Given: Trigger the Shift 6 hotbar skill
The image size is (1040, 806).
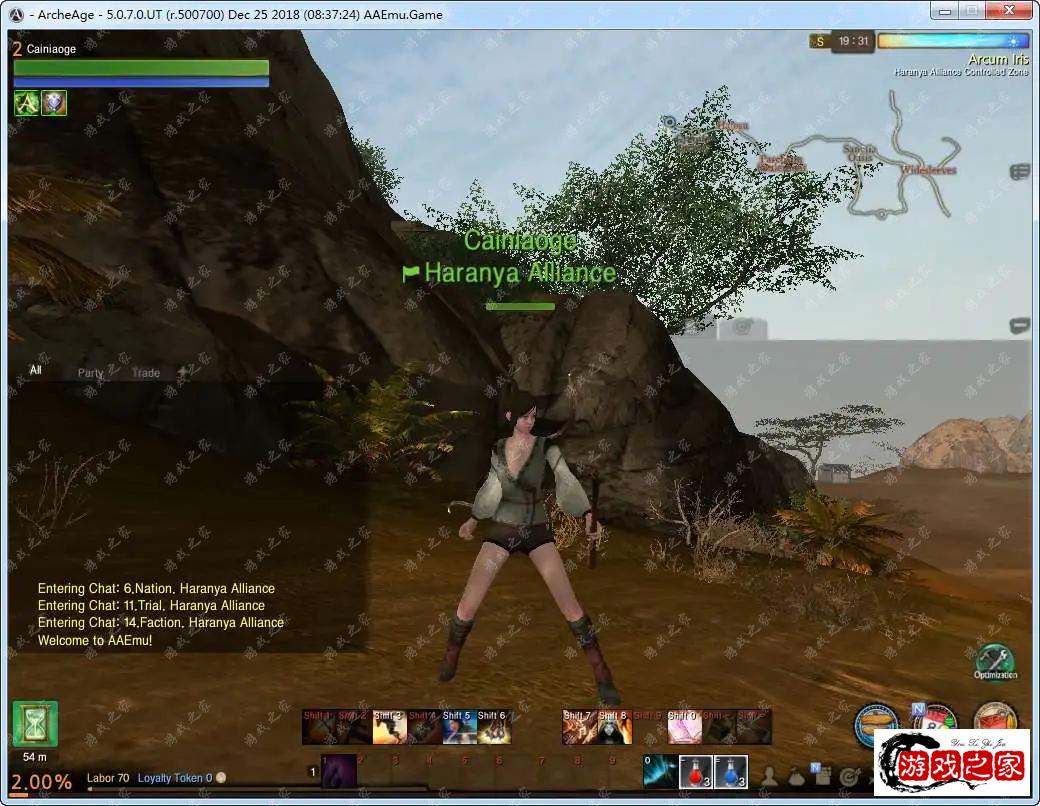Looking at the screenshot, I should [x=493, y=727].
